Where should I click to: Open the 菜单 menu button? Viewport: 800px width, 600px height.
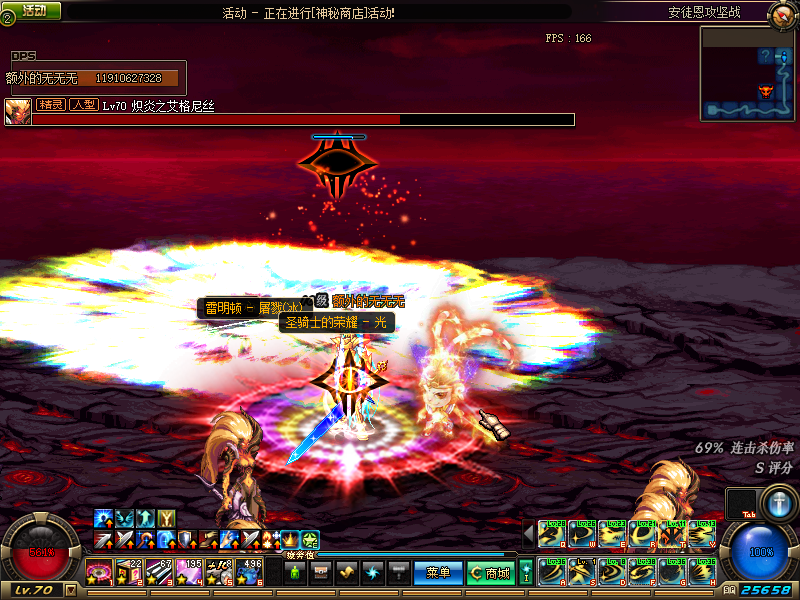coord(438,573)
